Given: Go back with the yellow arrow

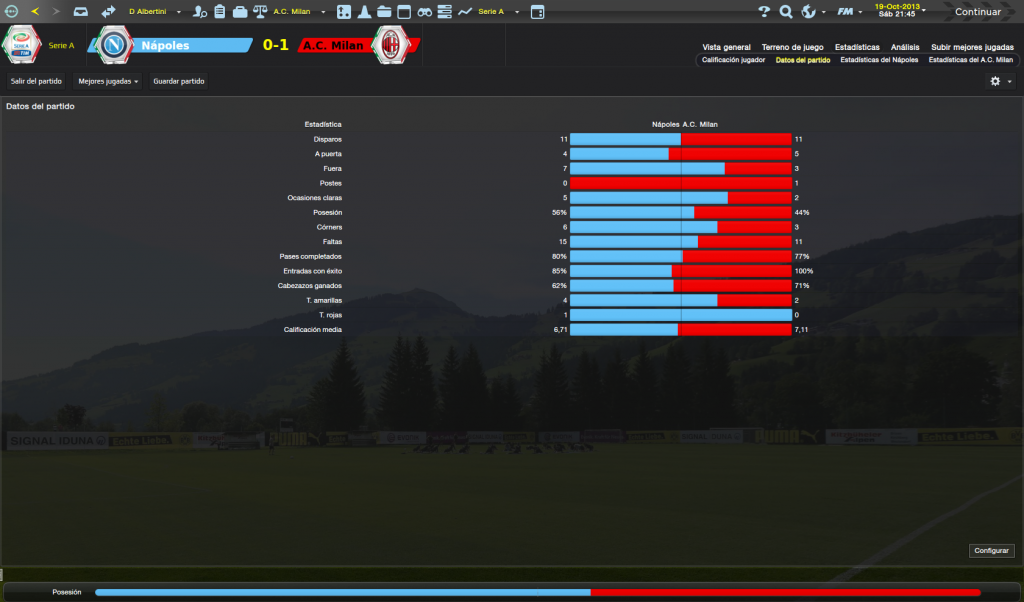Looking at the screenshot, I should [x=36, y=12].
